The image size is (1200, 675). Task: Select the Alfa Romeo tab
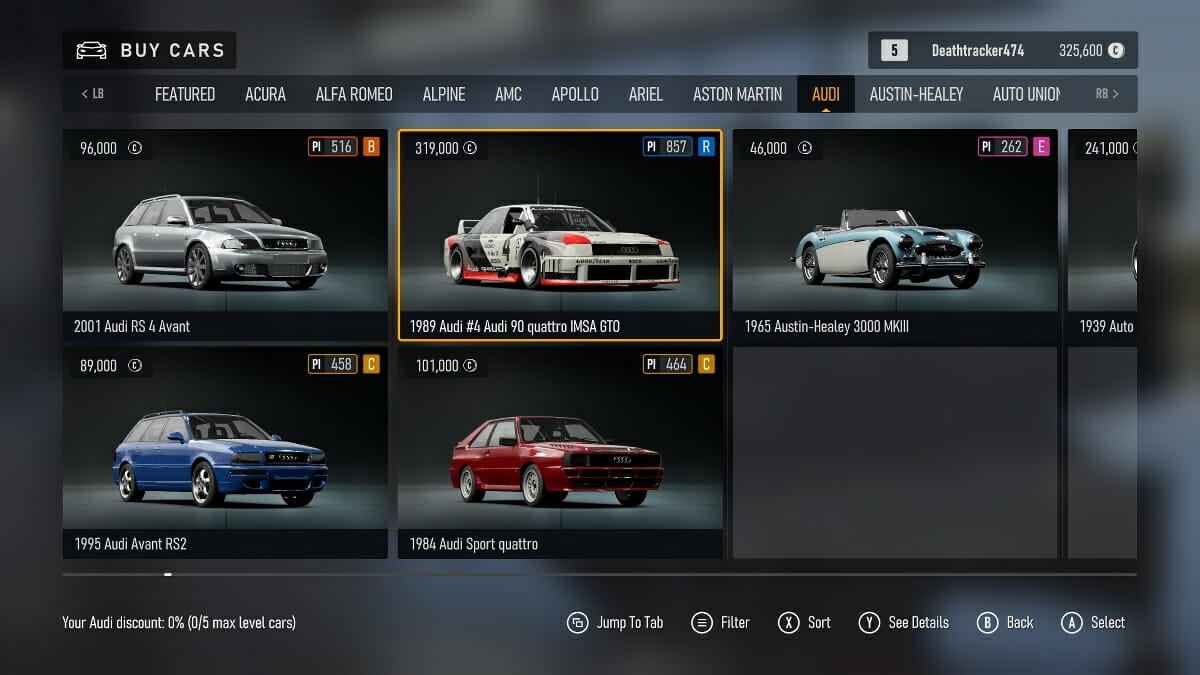click(354, 94)
